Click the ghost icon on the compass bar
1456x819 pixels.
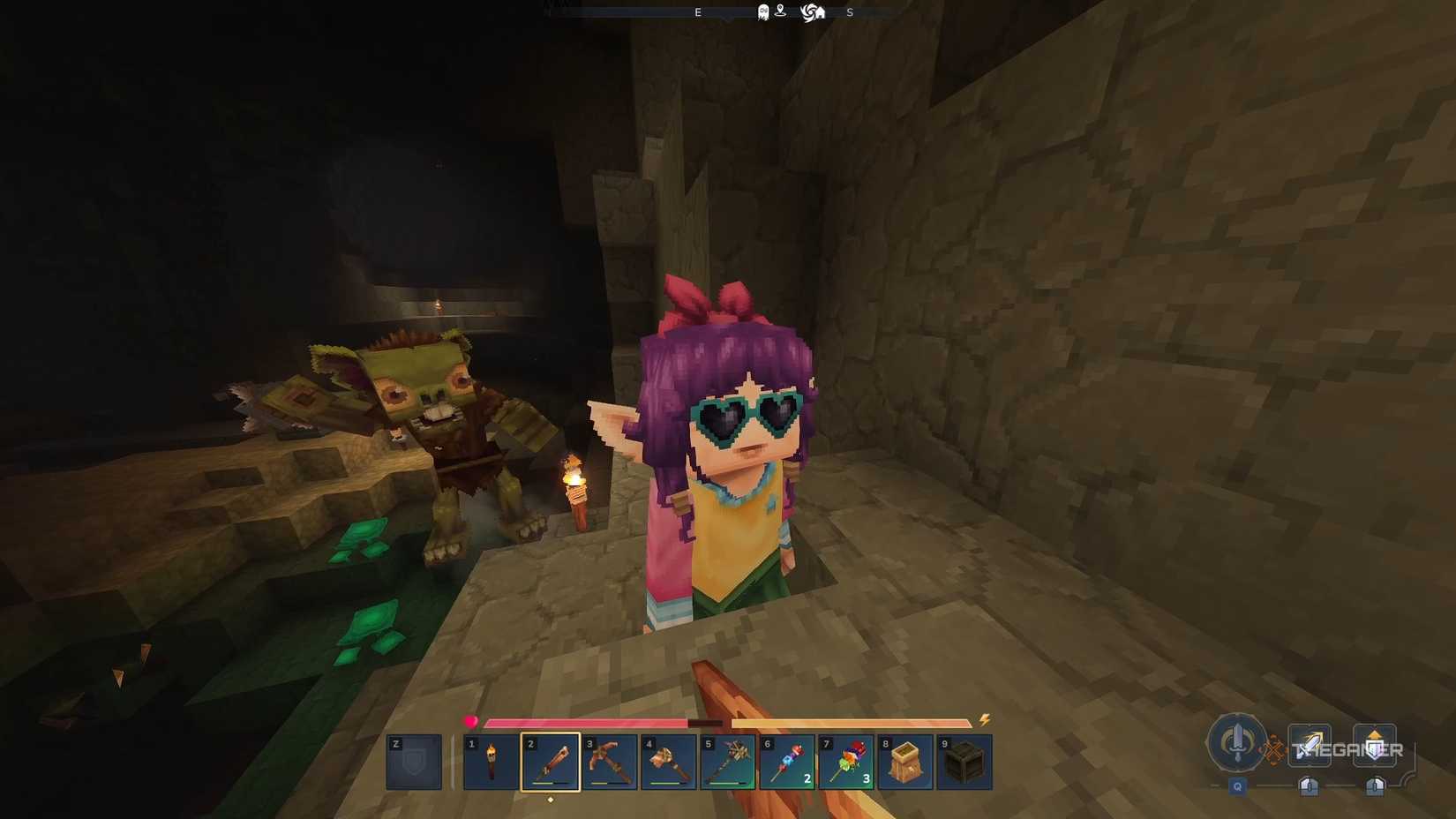[x=762, y=11]
